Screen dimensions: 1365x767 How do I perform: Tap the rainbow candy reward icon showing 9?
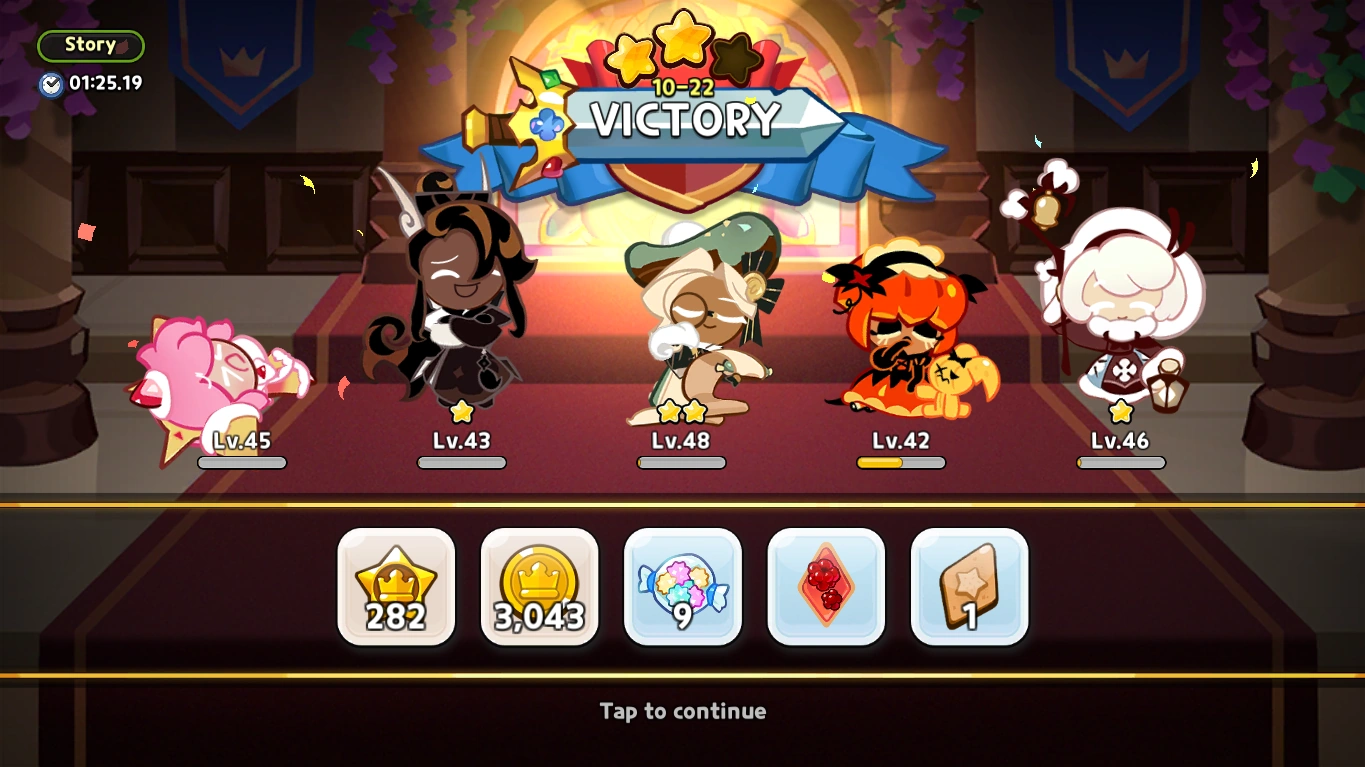point(683,586)
